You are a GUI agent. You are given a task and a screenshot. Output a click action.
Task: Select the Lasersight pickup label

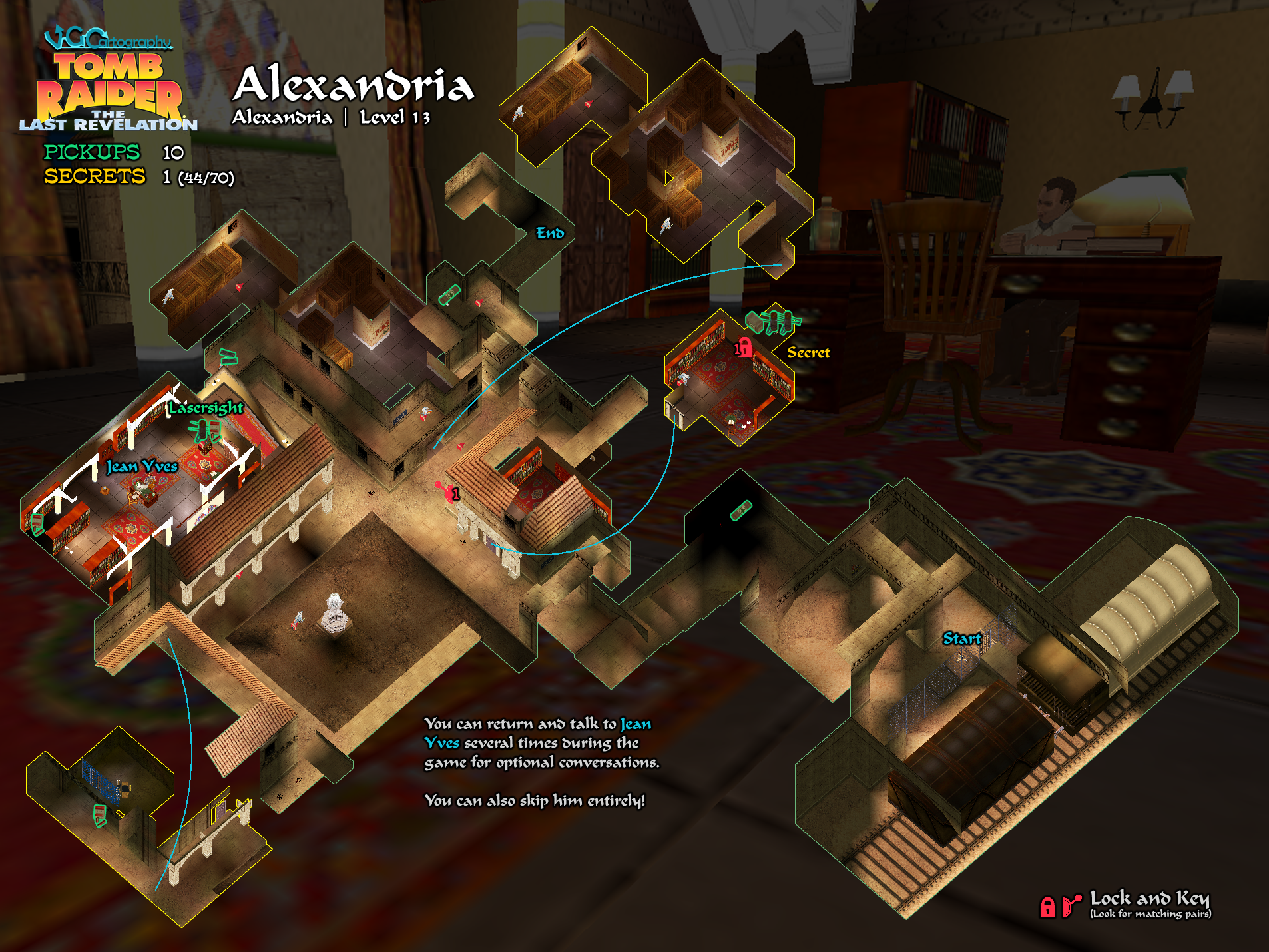[206, 407]
